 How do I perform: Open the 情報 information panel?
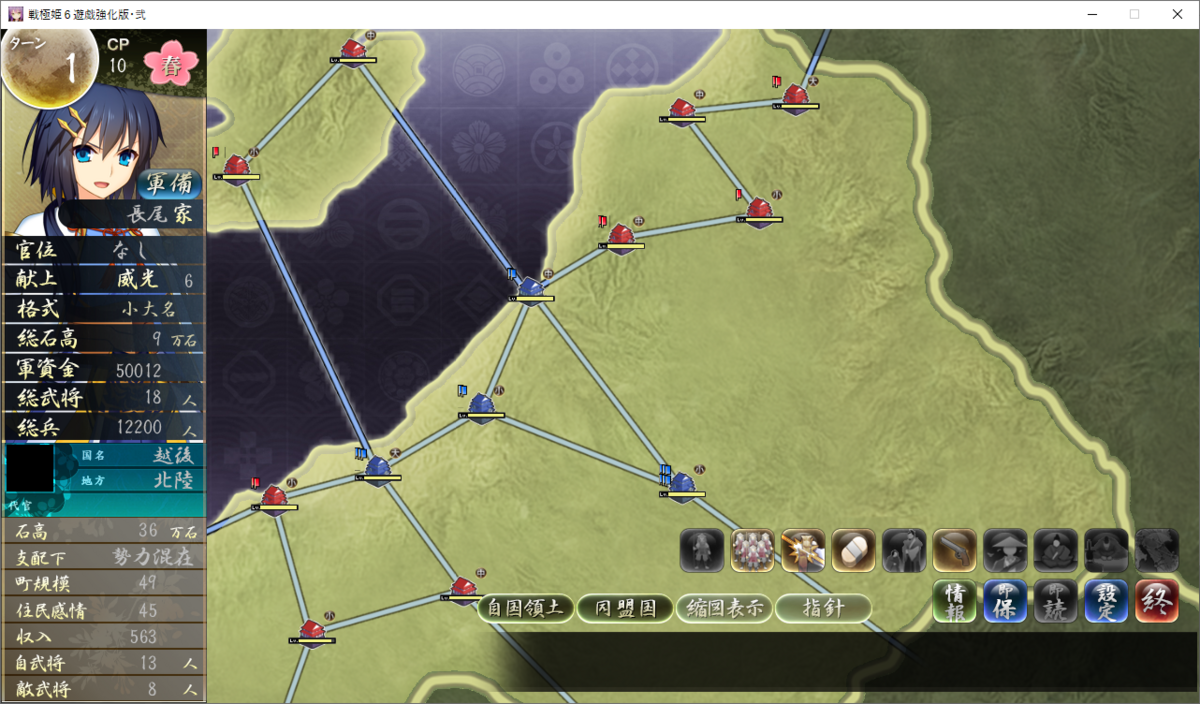click(x=954, y=601)
